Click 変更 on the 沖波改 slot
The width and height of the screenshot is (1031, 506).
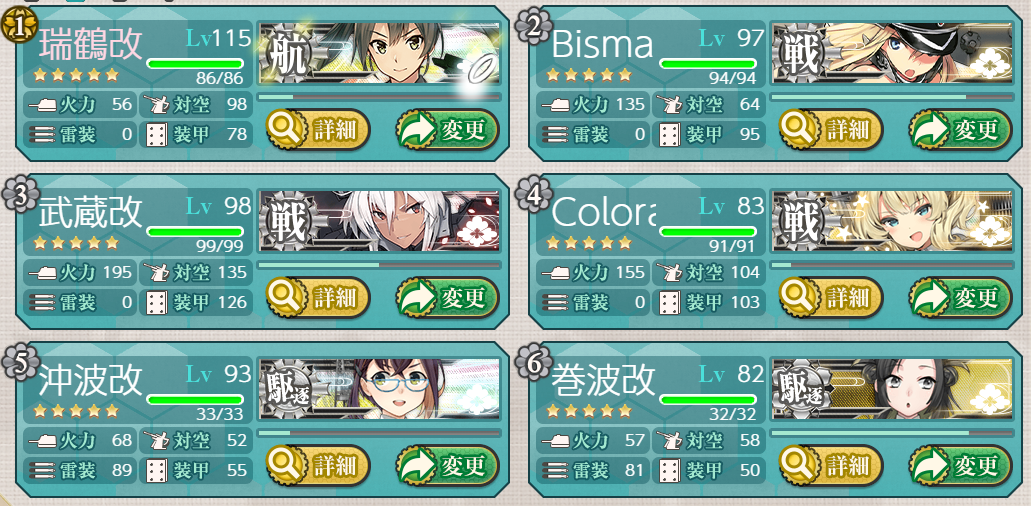447,466
